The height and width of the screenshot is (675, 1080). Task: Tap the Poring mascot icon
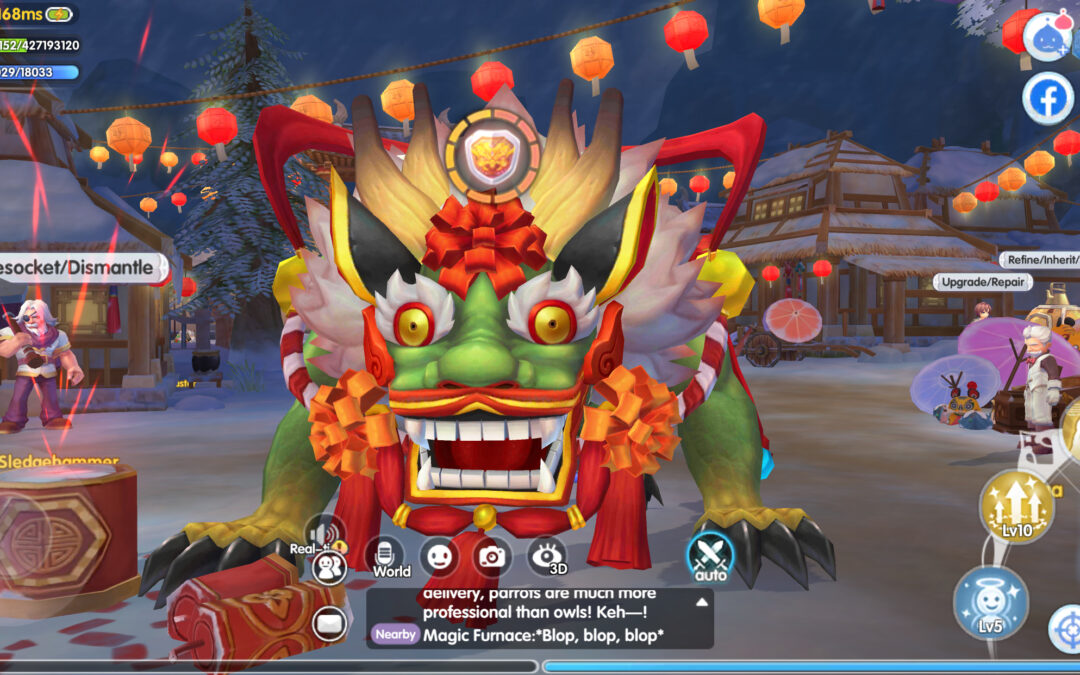pyautogui.click(x=1046, y=36)
